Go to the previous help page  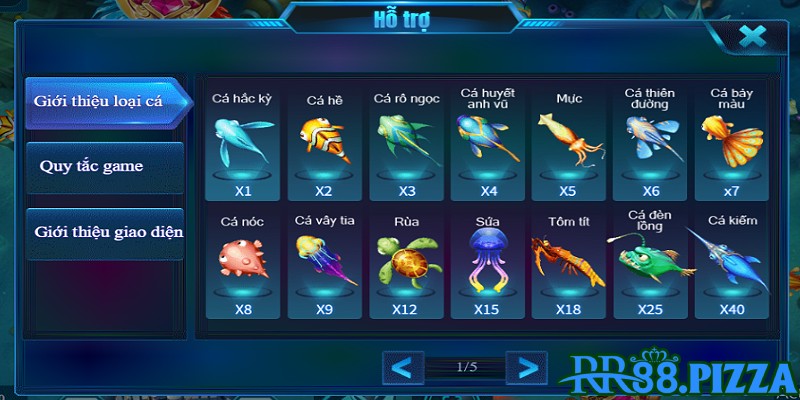(x=402, y=367)
